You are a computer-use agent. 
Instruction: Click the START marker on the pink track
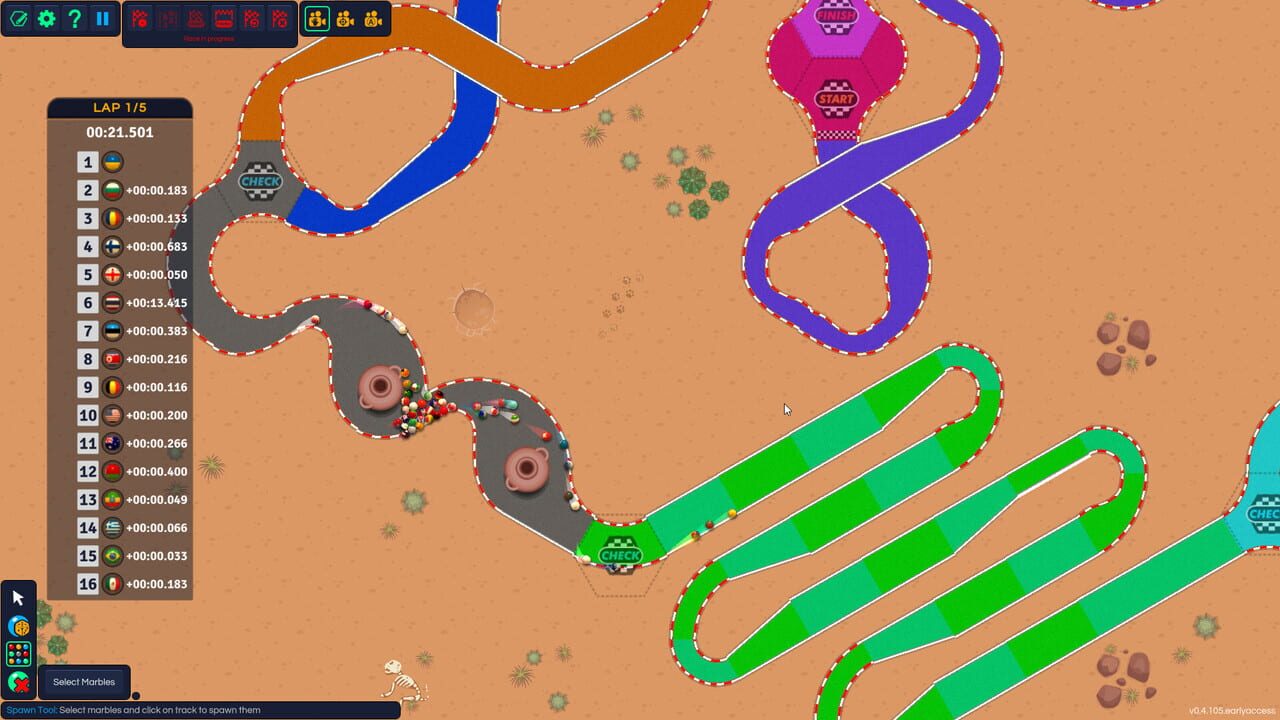[835, 99]
